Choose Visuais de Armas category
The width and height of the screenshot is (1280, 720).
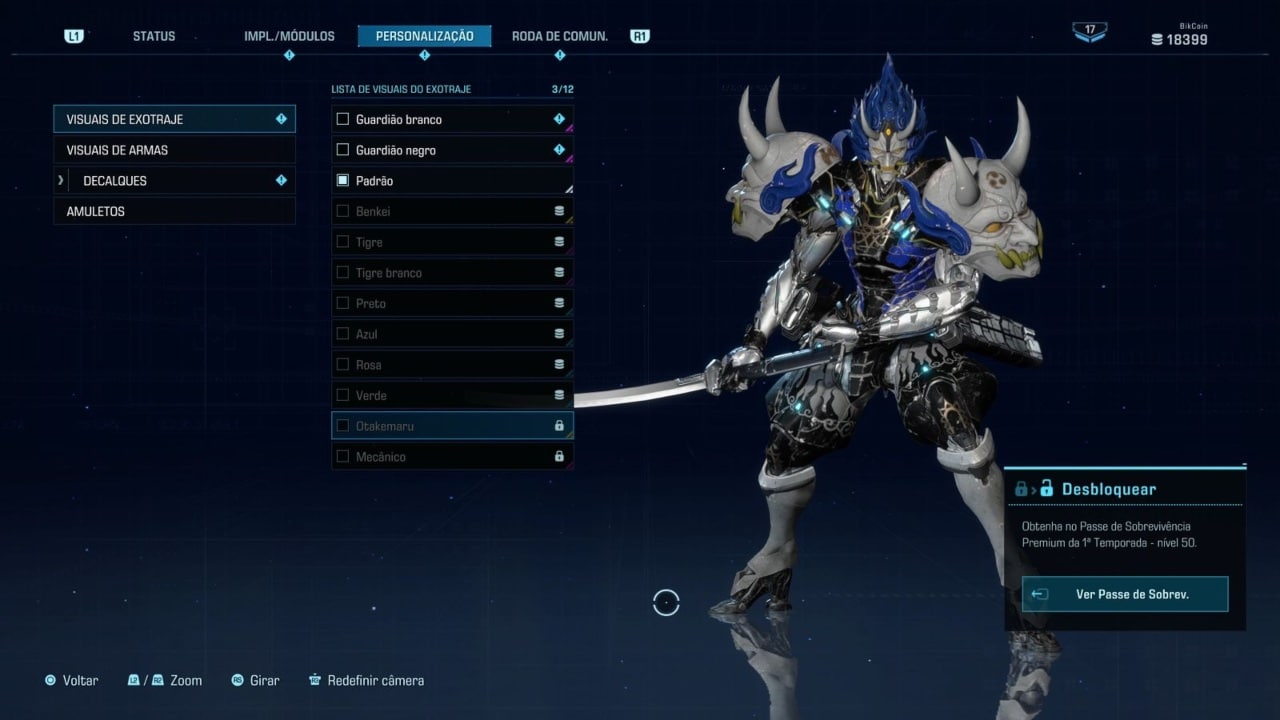click(174, 150)
